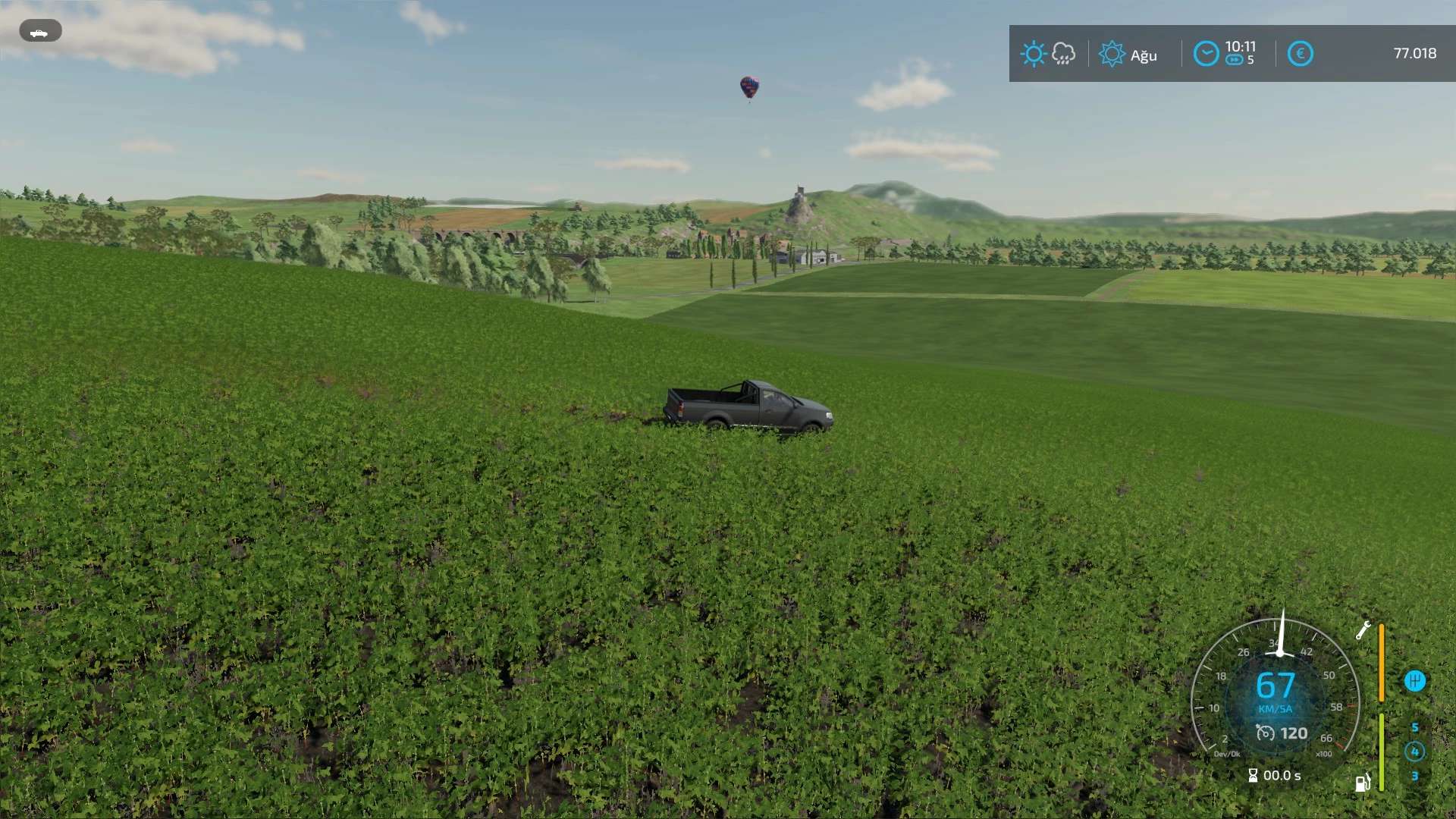Select the fuel pump icon
The height and width of the screenshot is (819, 1456).
[x=1363, y=783]
